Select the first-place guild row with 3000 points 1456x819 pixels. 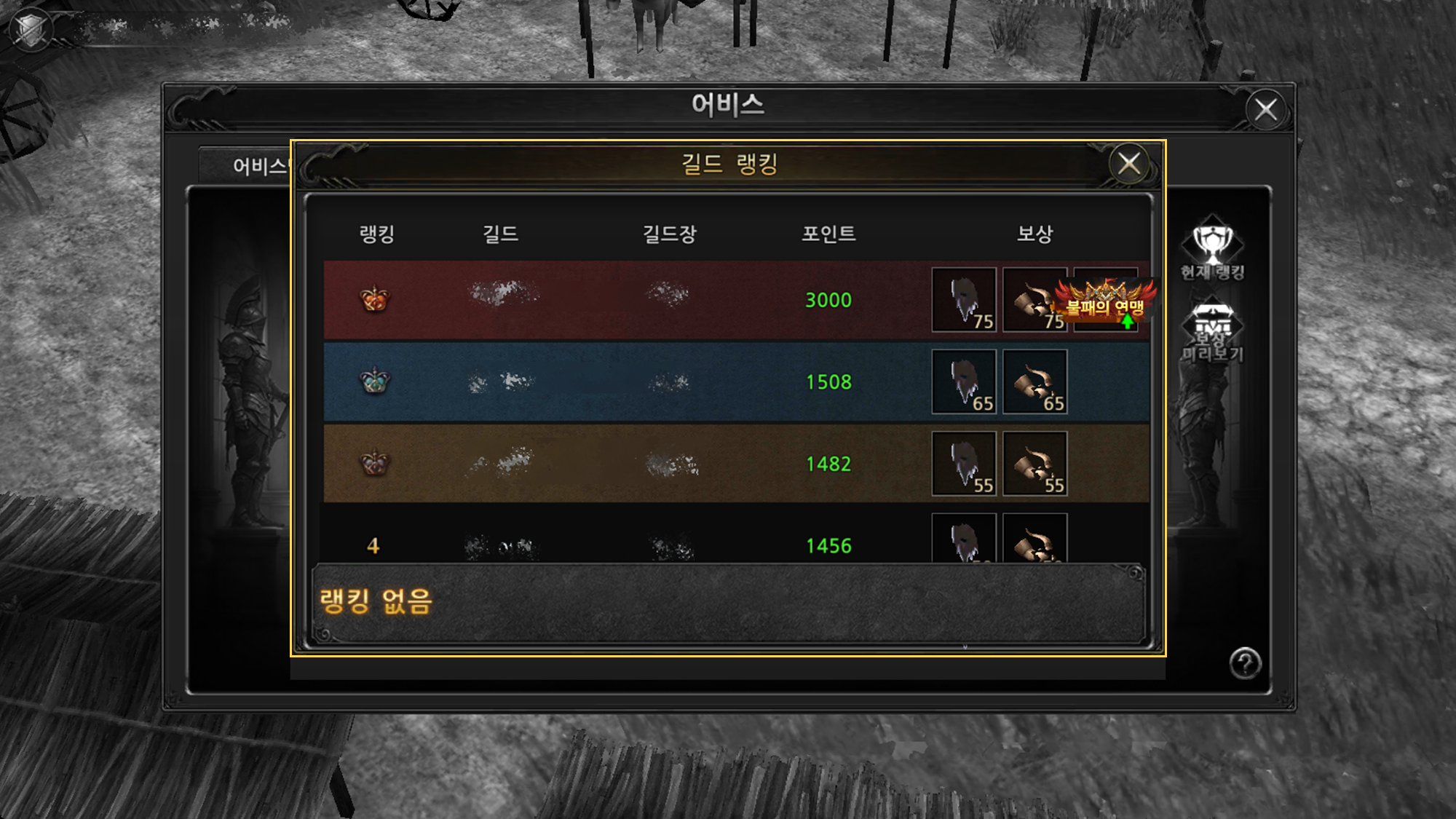click(x=626, y=300)
